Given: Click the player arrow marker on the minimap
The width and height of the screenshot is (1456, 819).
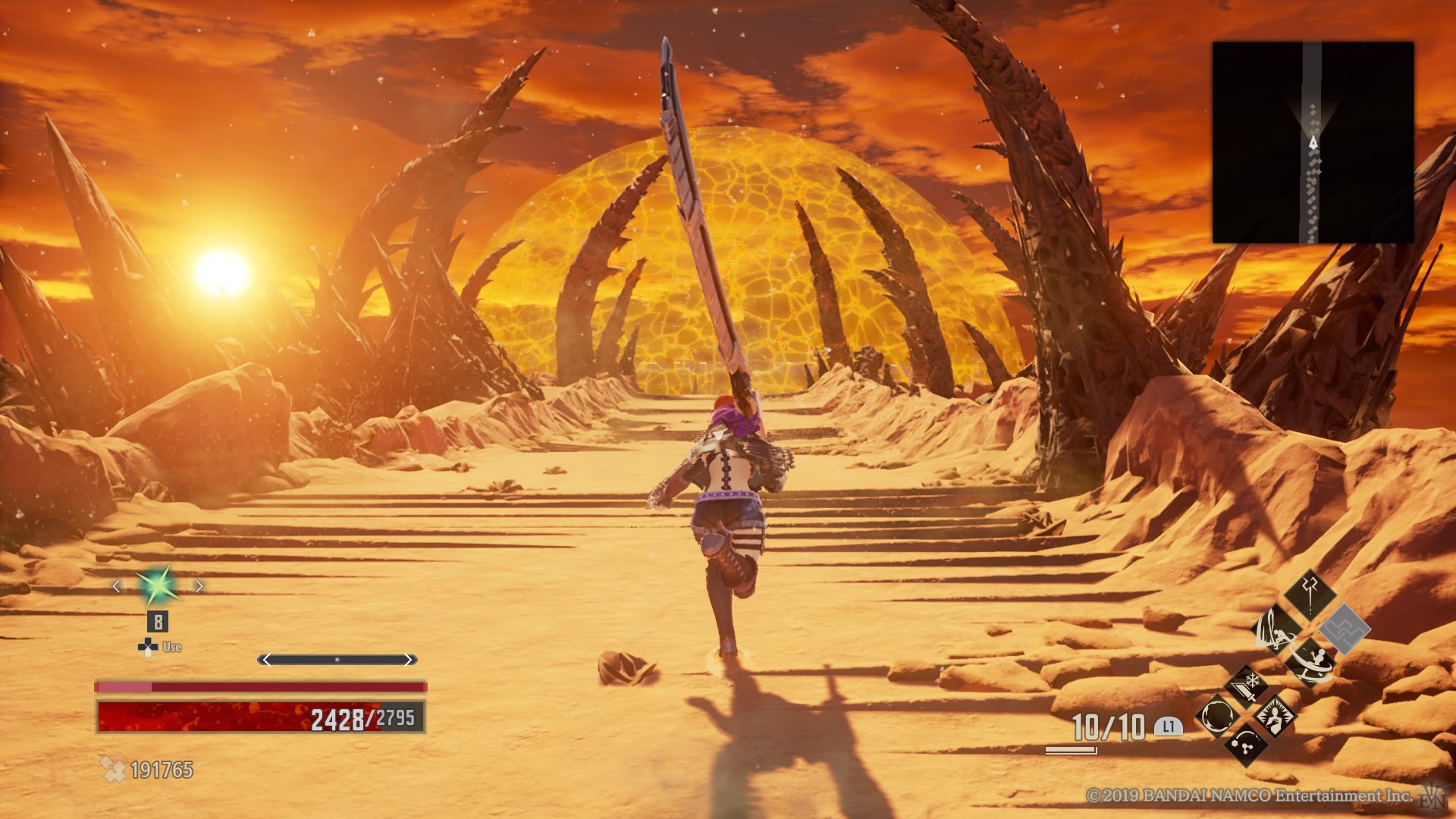Looking at the screenshot, I should click(1313, 141).
